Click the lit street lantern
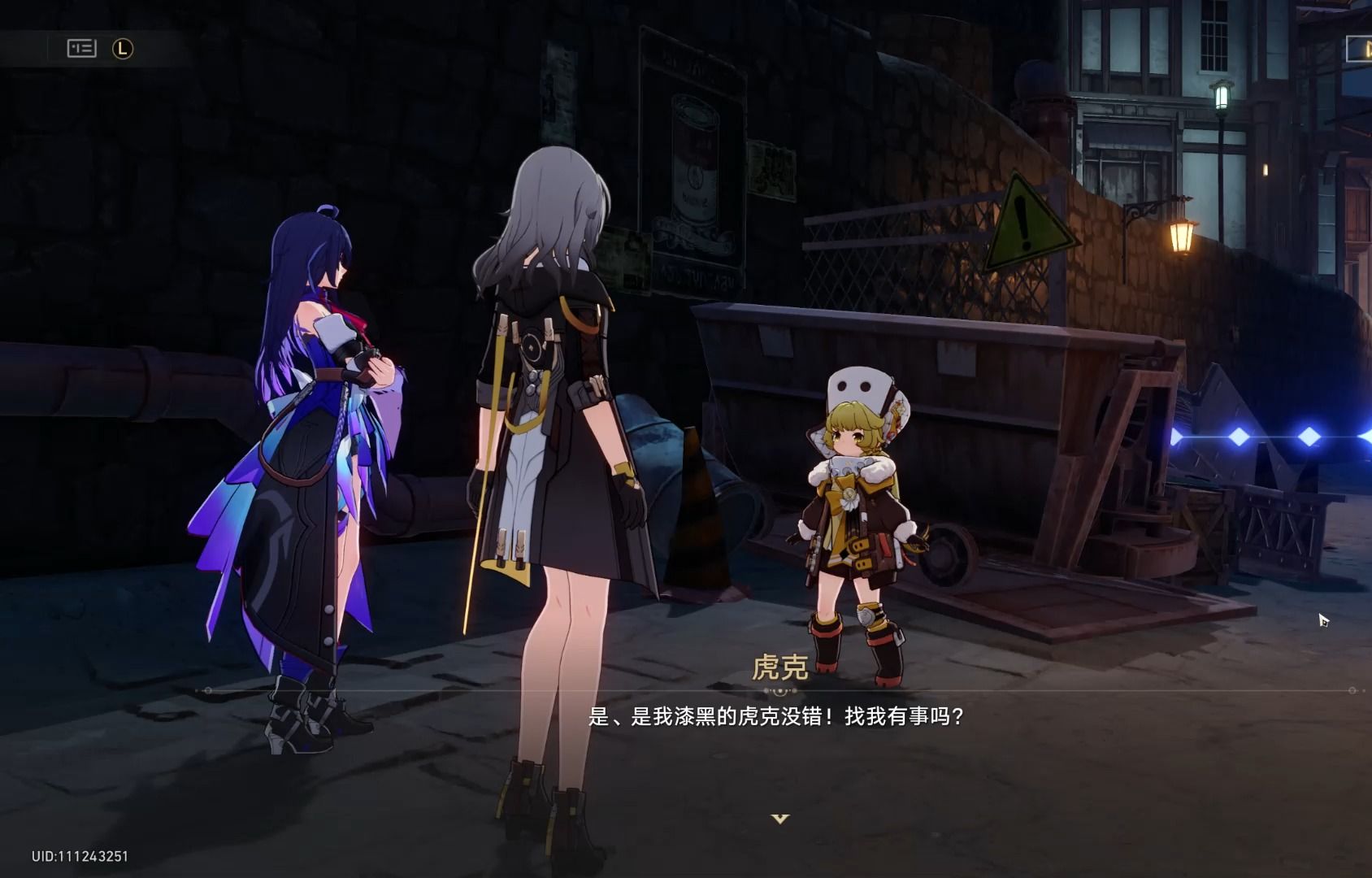This screenshot has height=878, width=1372. 1180,236
